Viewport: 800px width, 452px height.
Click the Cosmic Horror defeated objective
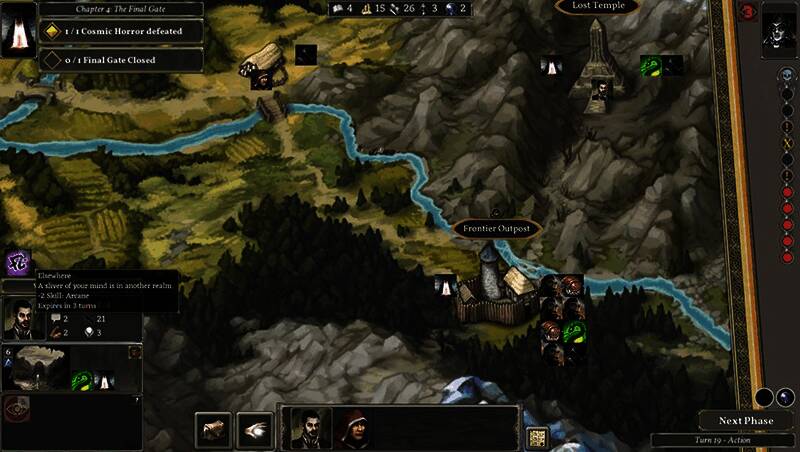pyautogui.click(x=124, y=31)
